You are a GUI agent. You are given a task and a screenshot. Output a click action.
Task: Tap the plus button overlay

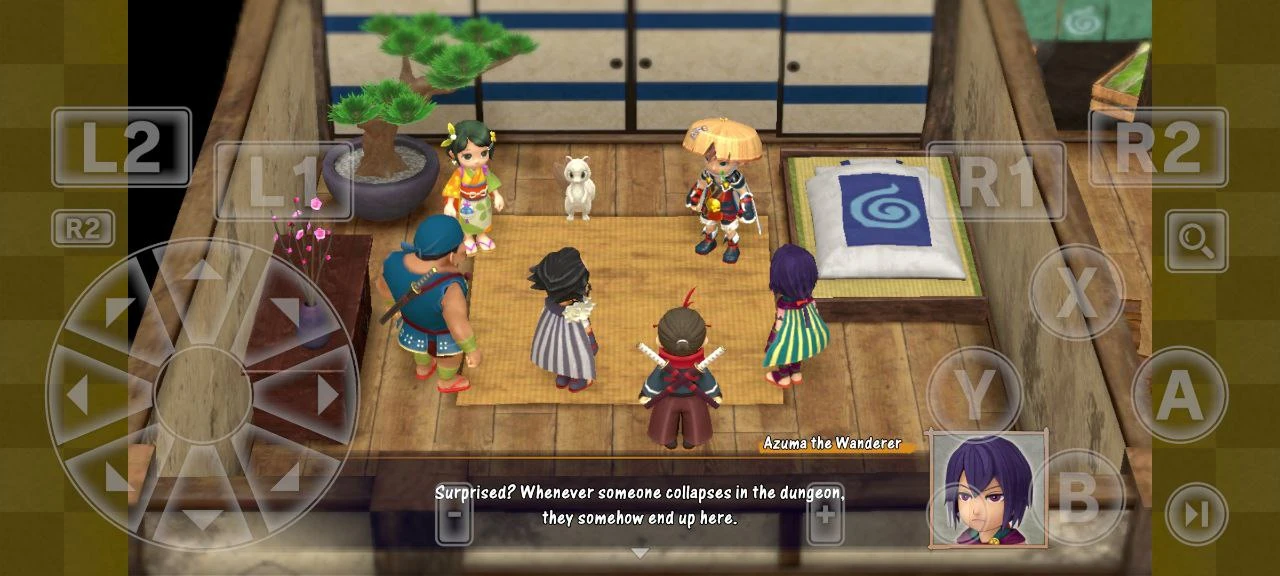click(825, 514)
